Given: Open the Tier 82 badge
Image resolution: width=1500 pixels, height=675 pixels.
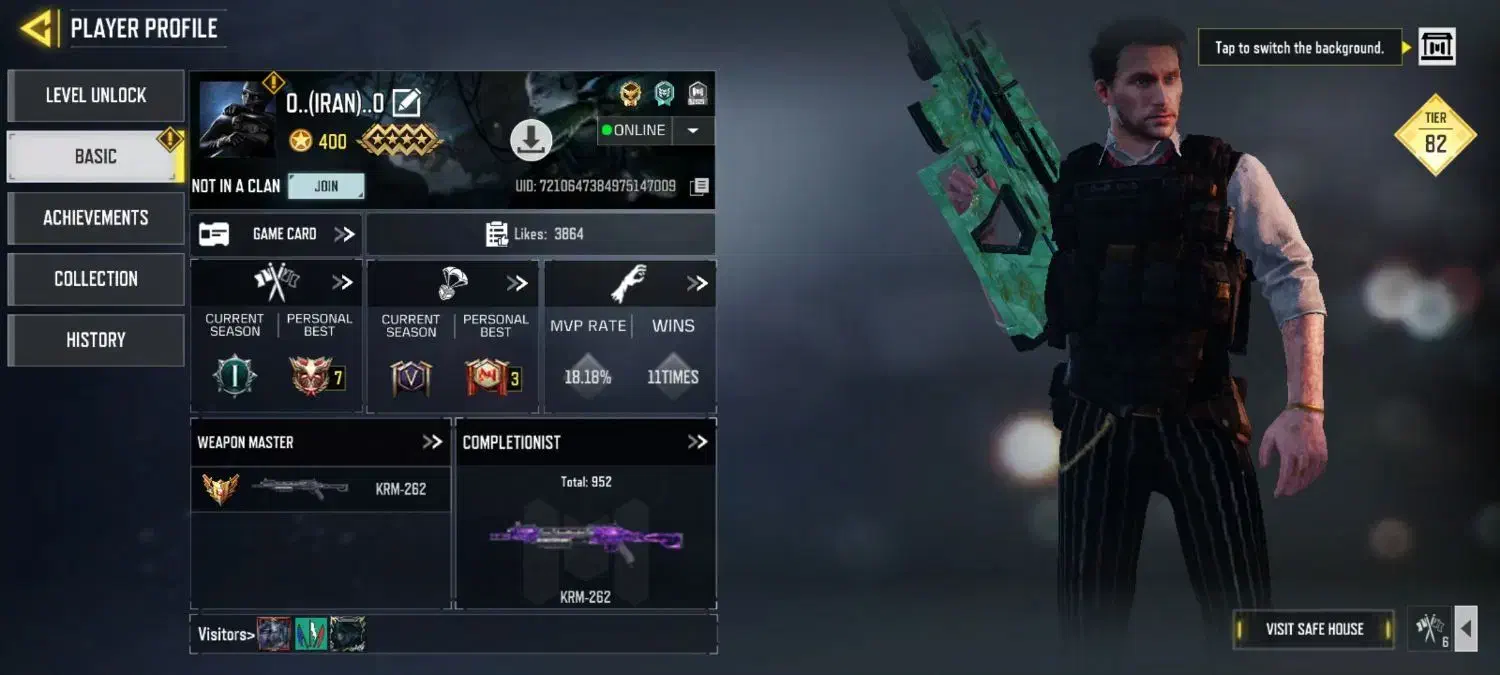Looking at the screenshot, I should [1435, 134].
